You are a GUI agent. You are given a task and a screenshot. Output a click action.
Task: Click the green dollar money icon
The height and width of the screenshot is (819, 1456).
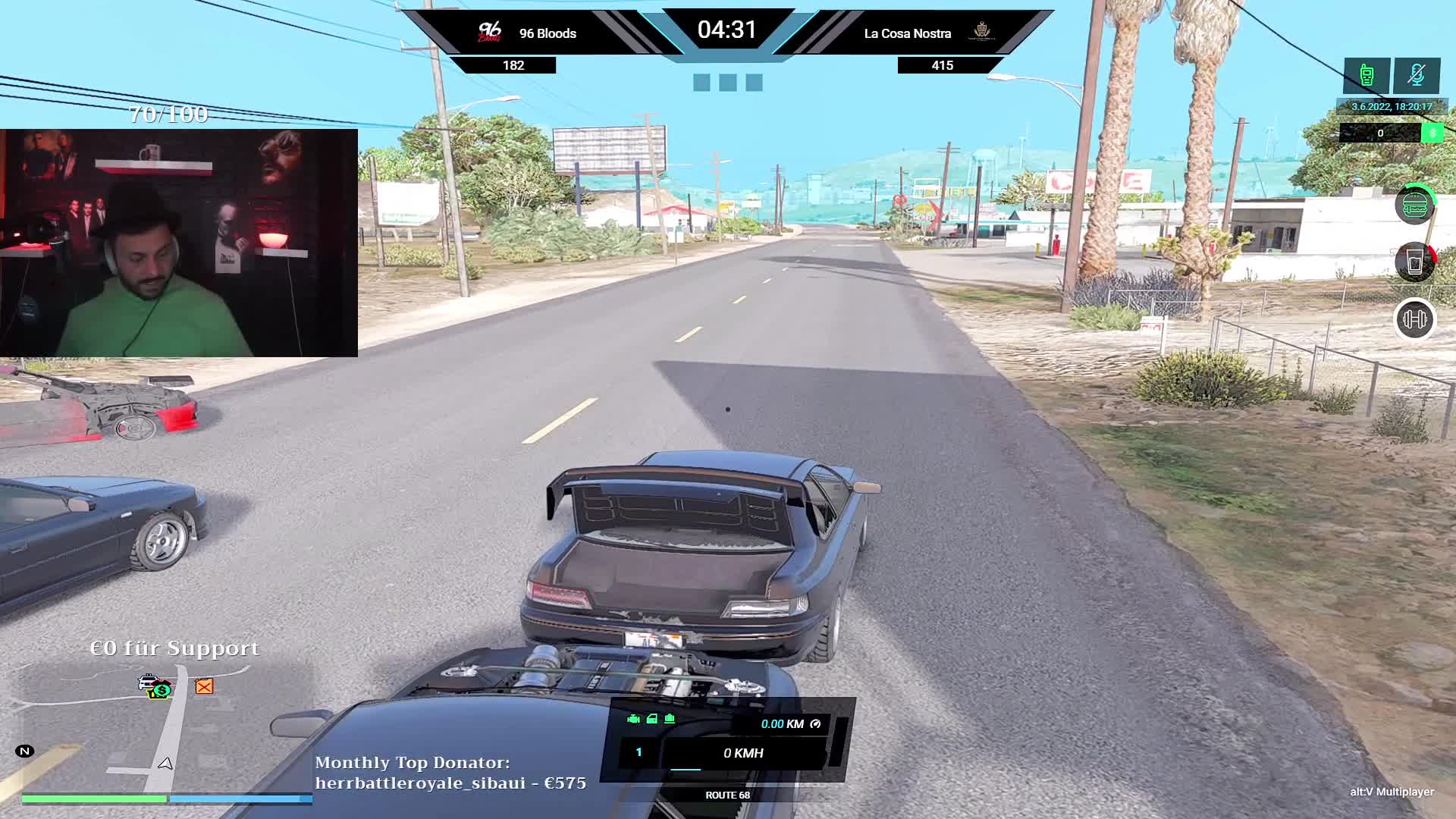click(1432, 133)
